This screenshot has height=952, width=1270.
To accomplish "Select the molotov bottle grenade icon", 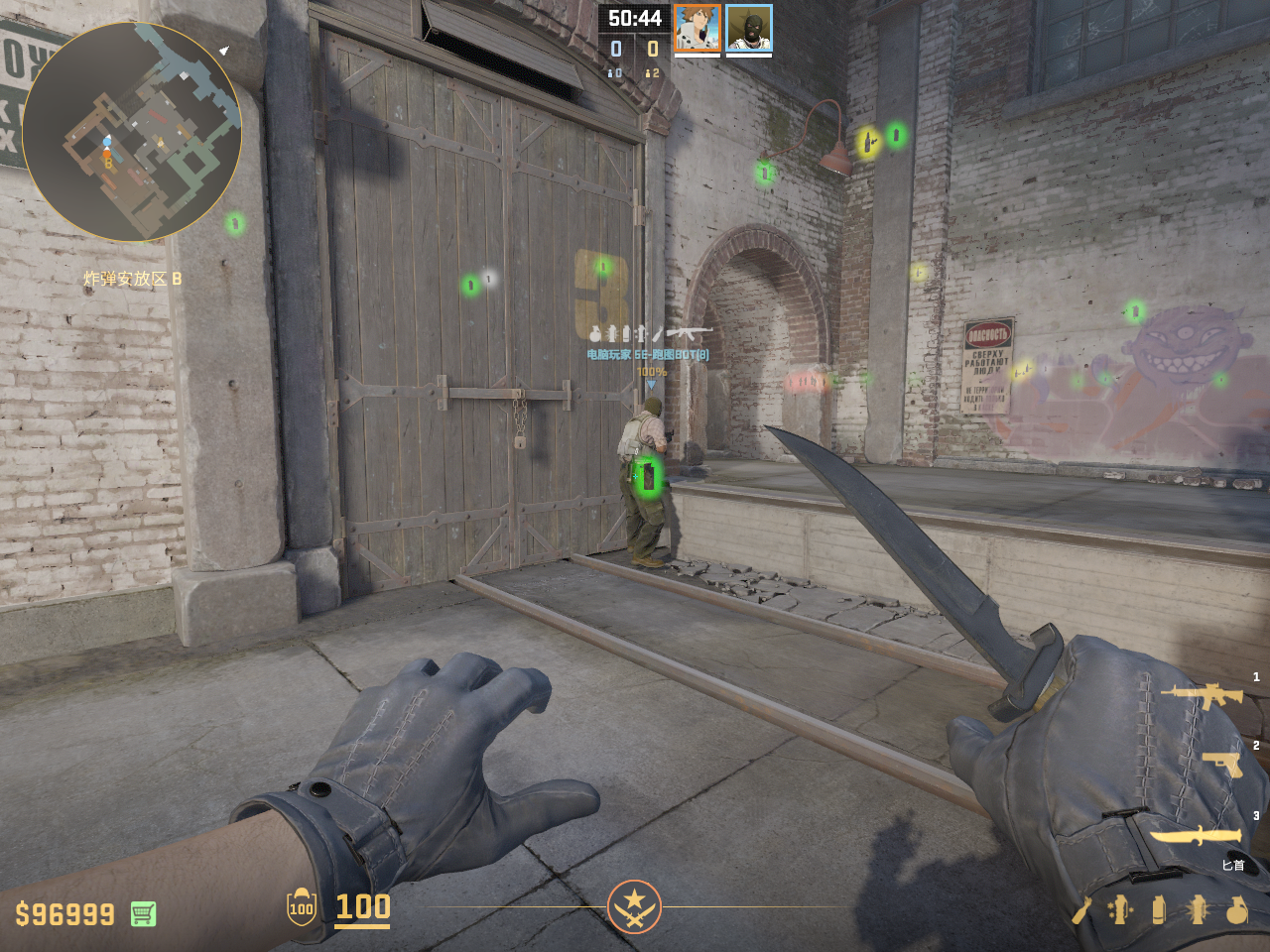I will coord(1081,909).
